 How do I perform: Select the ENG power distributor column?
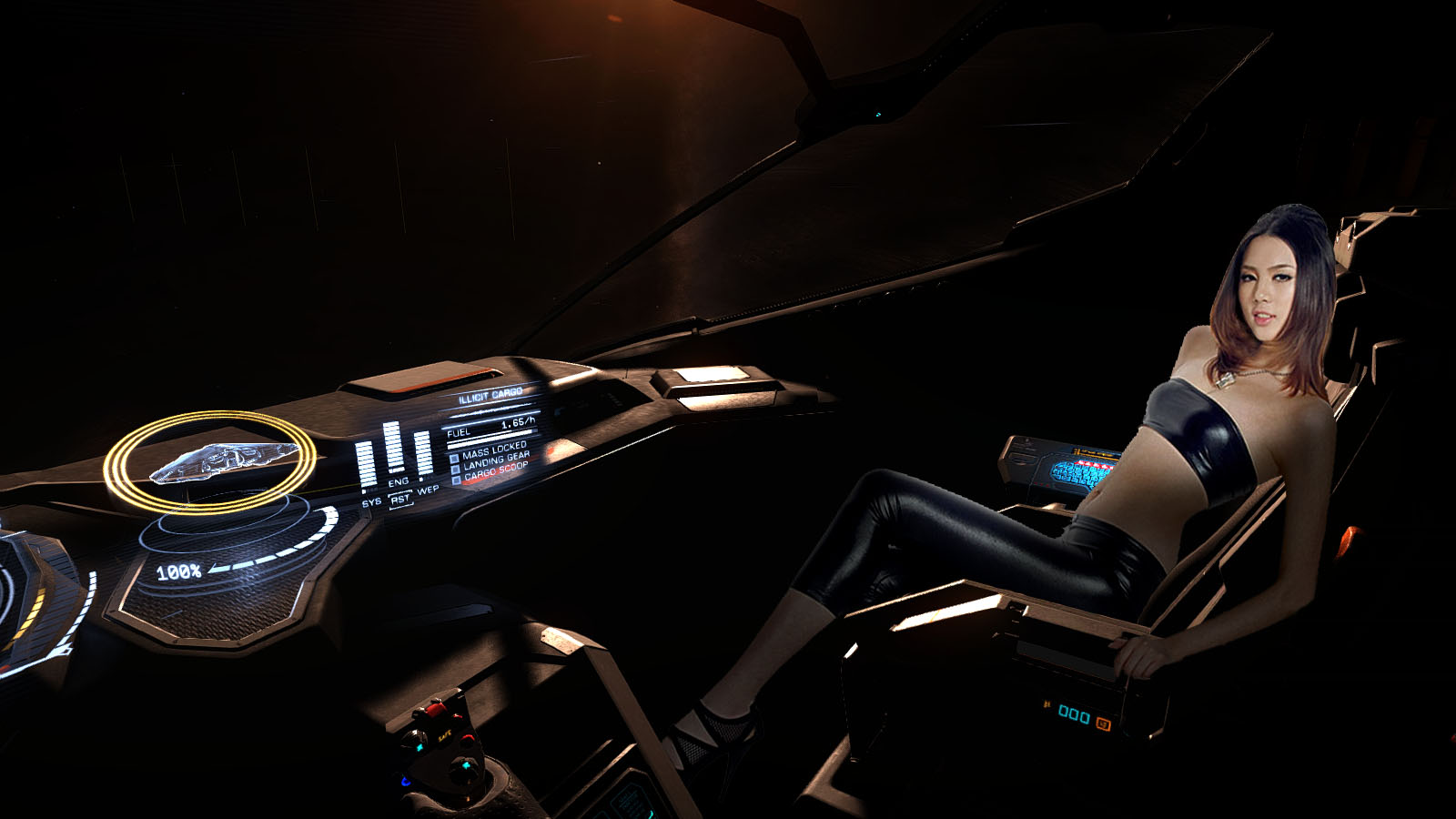pyautogui.click(x=393, y=448)
